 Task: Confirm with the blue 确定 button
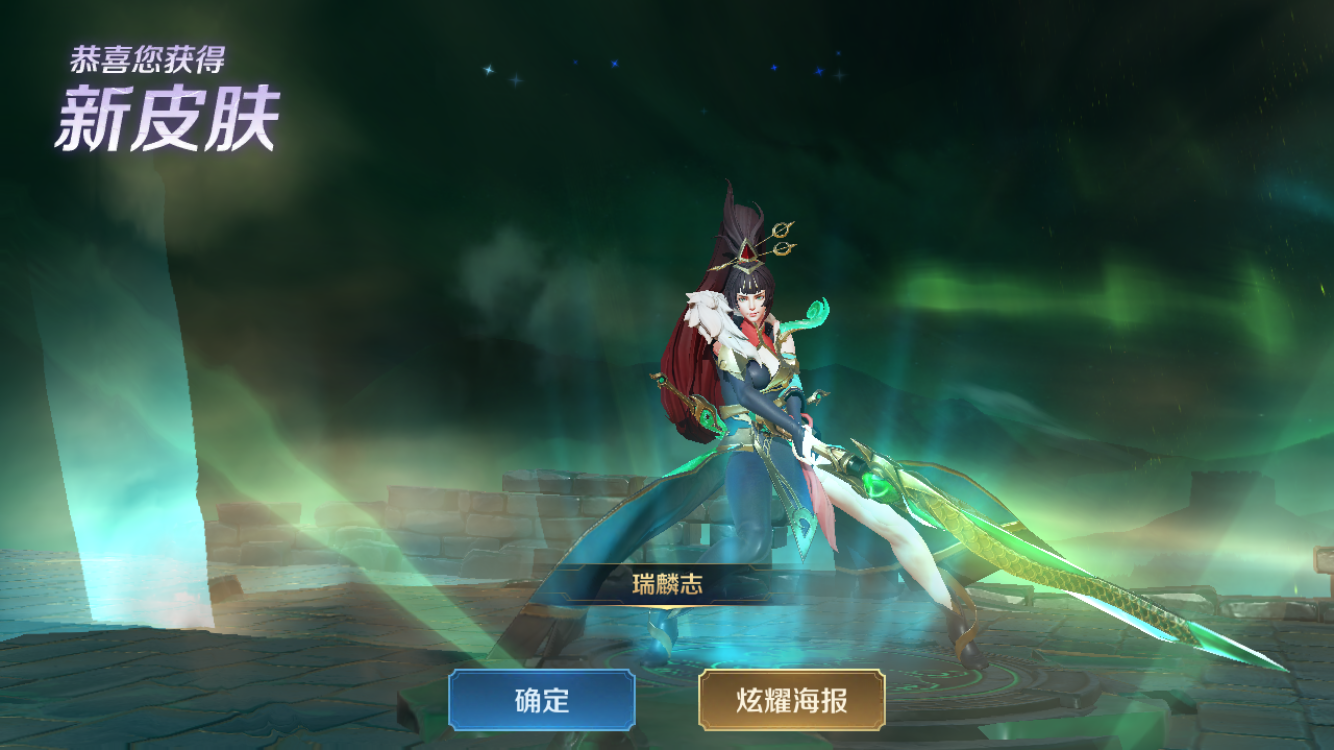pos(541,700)
